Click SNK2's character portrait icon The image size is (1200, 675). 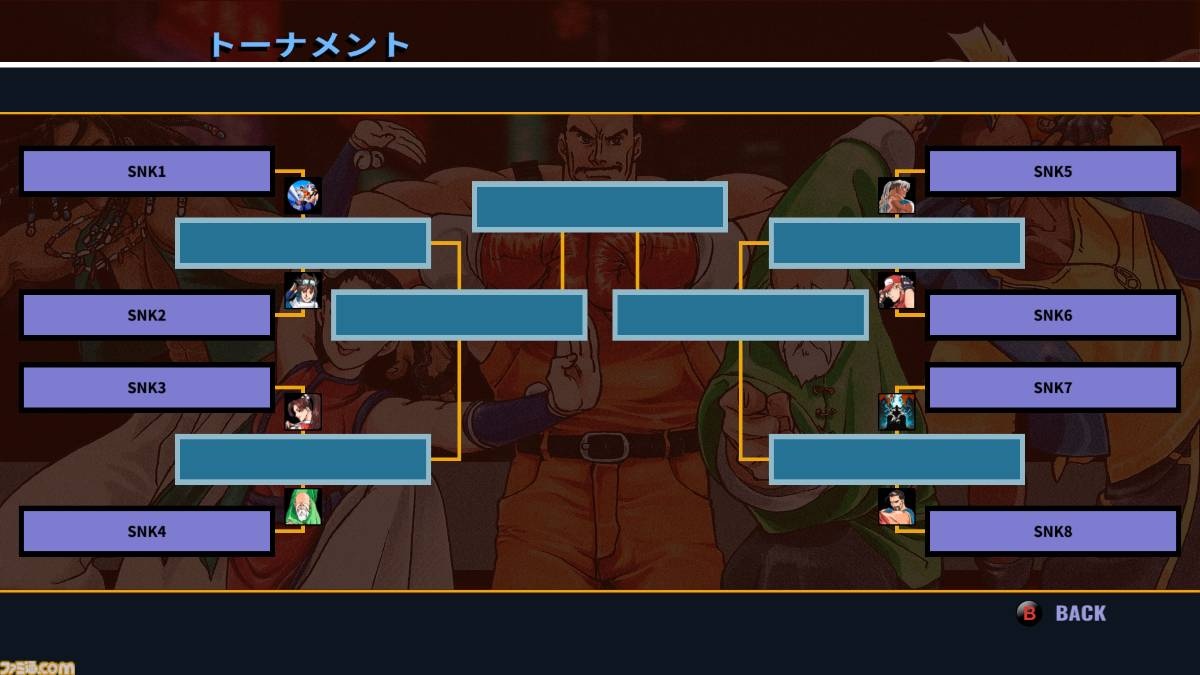coord(303,291)
